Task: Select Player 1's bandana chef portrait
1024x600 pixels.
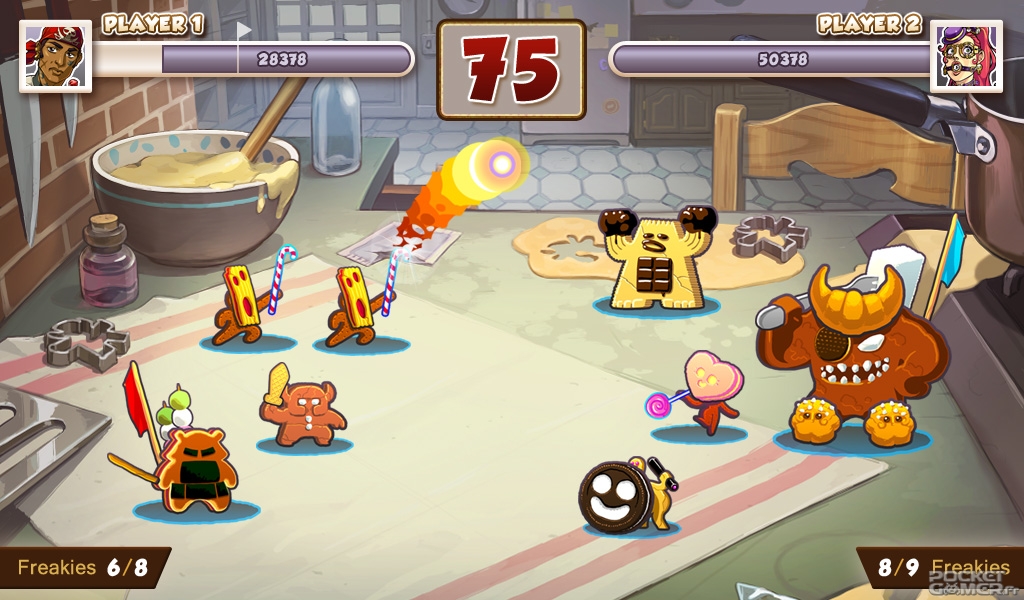Action: pyautogui.click(x=55, y=56)
